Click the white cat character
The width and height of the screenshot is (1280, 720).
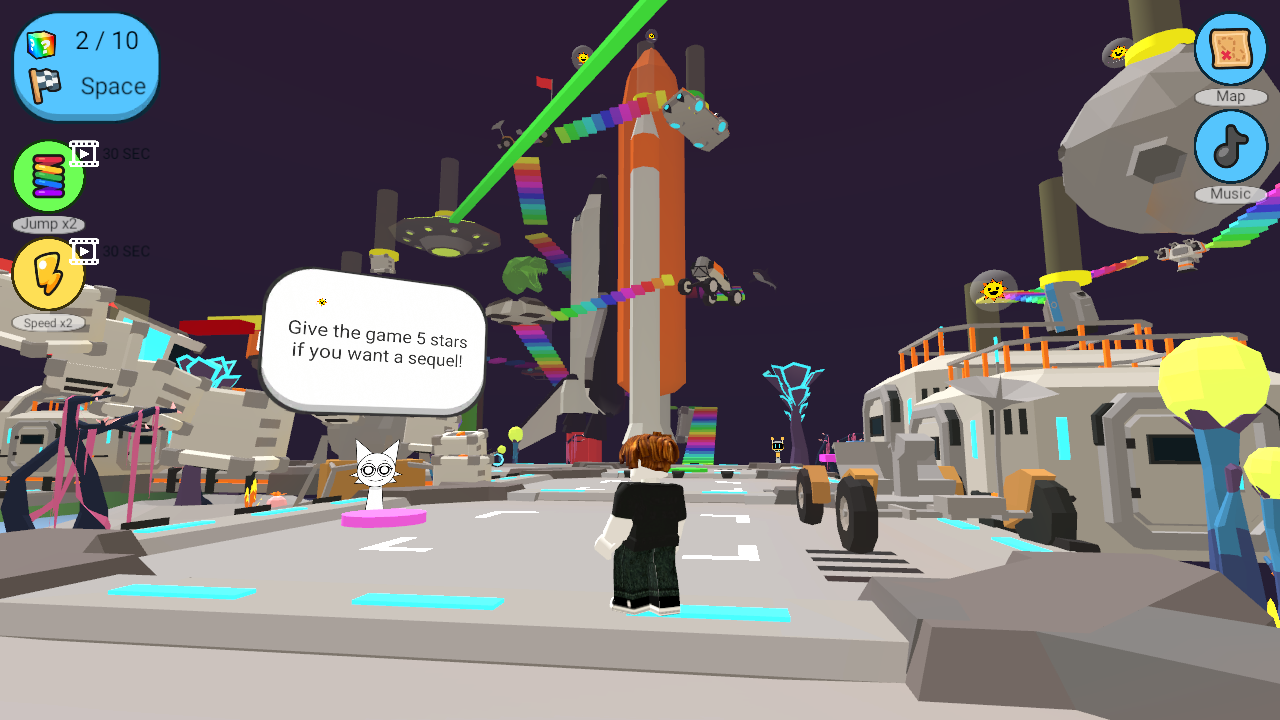[376, 470]
